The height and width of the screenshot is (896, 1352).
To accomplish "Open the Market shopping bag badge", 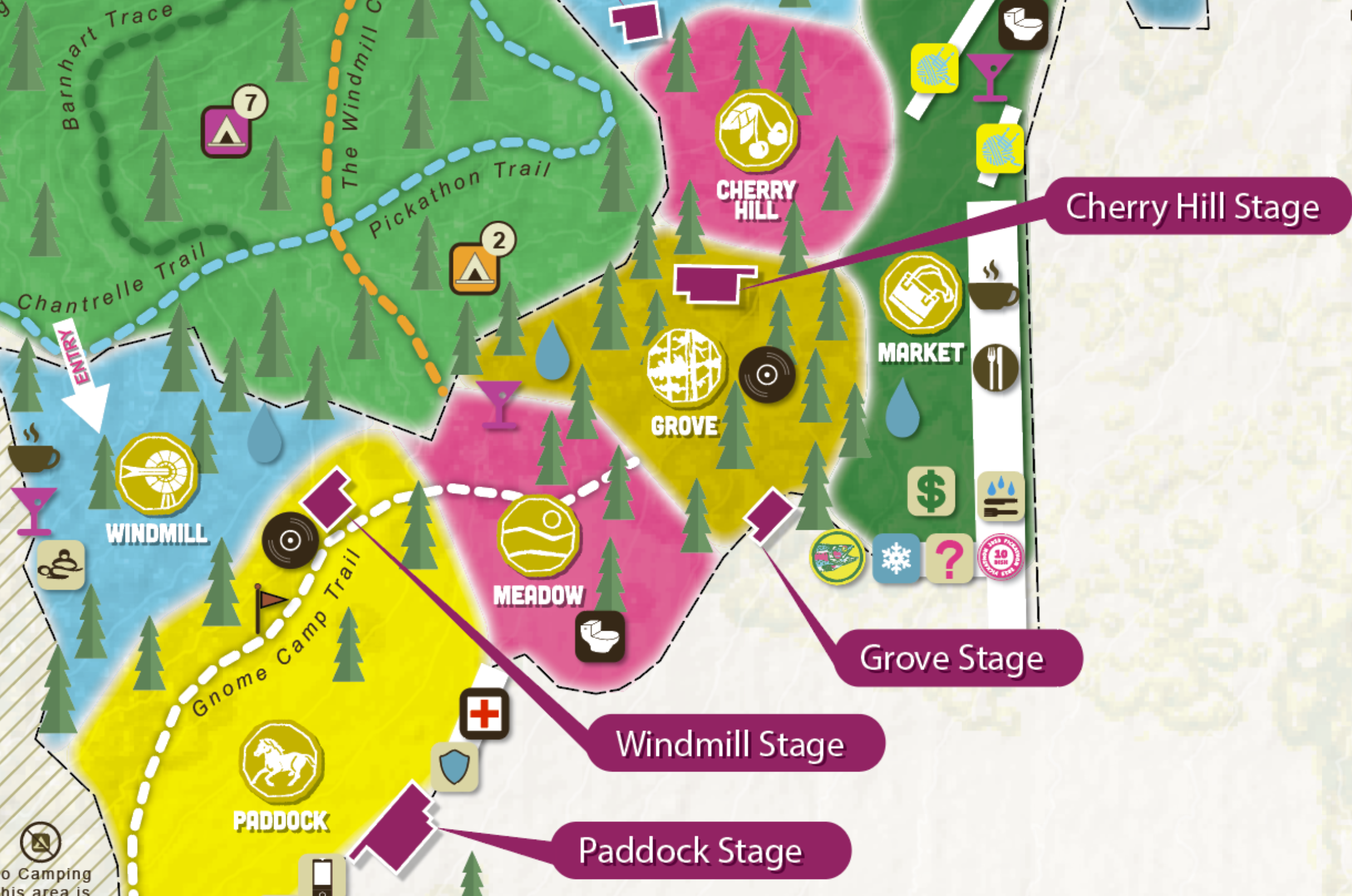I will tap(921, 294).
